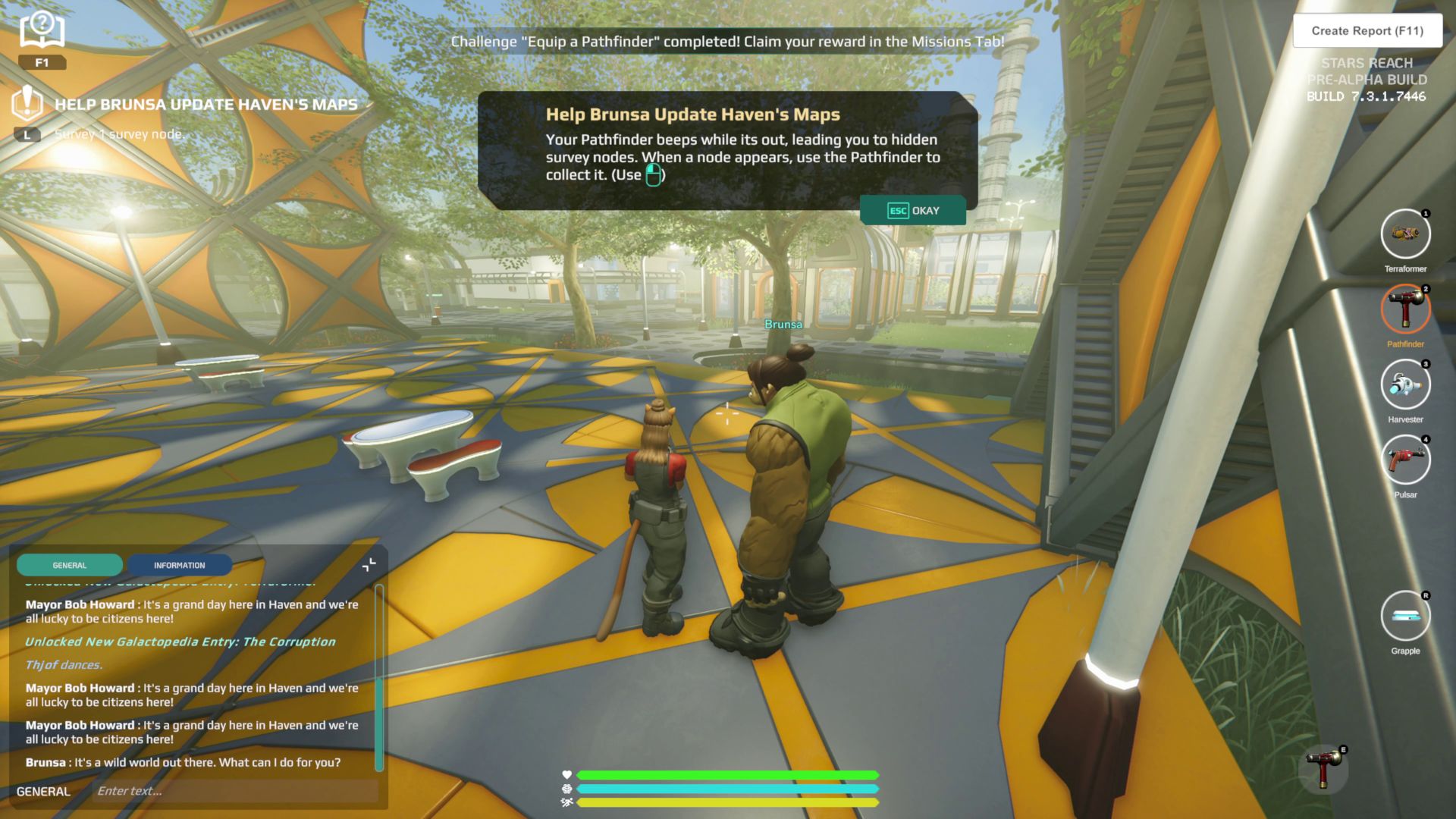
Task: Toggle the L keybind badge for survey tracking
Action: 27,133
